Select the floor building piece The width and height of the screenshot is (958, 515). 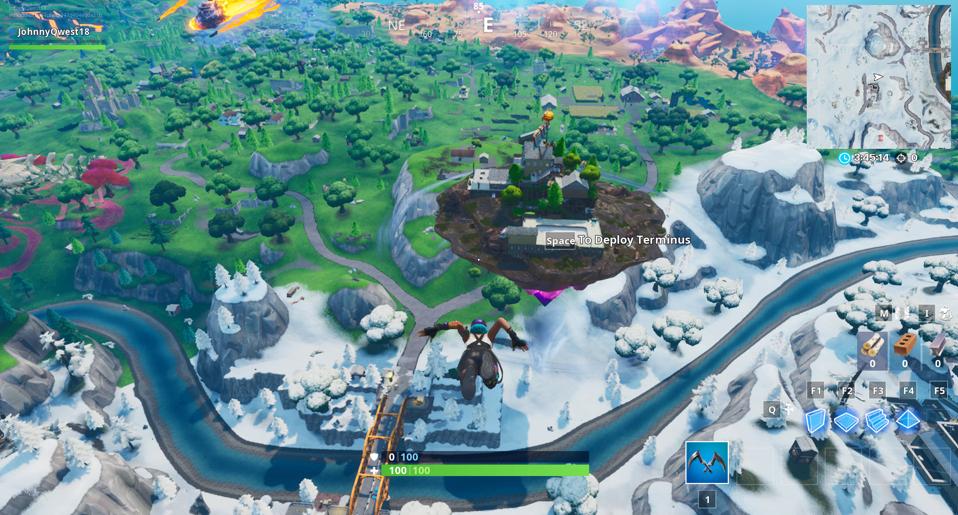[x=846, y=420]
